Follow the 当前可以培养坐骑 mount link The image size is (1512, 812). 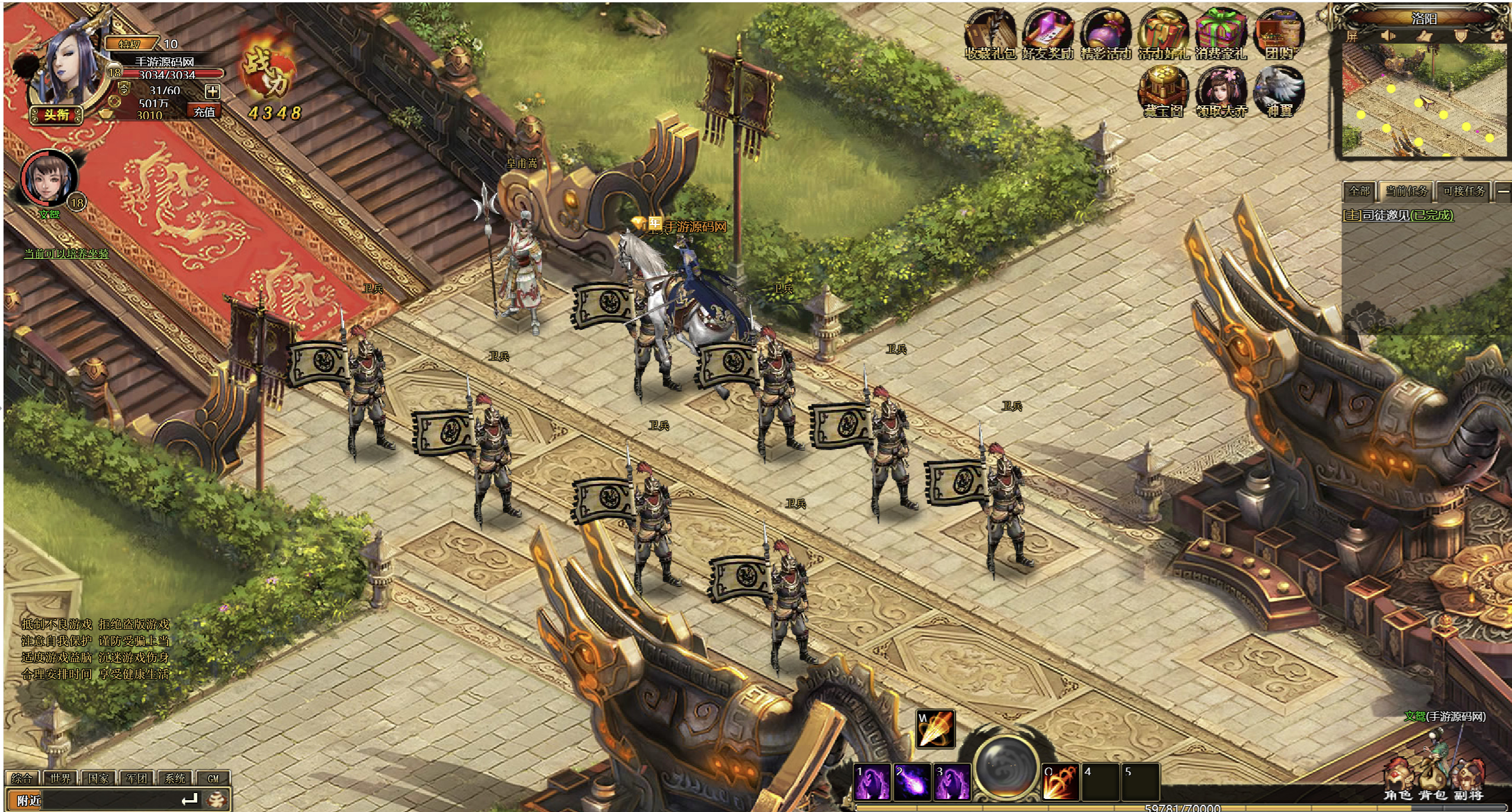coord(66,254)
